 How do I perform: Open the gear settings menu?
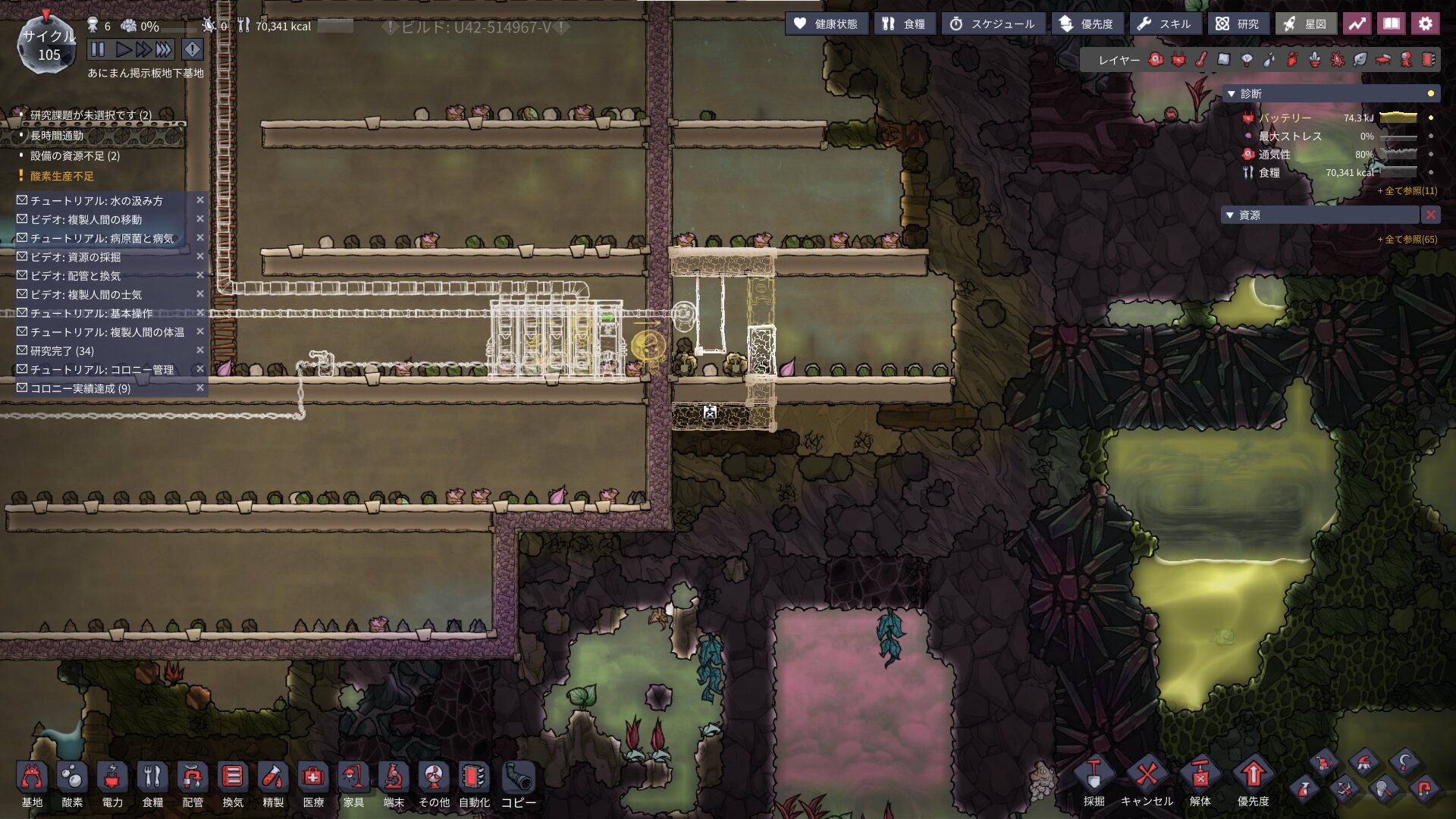tap(1425, 24)
